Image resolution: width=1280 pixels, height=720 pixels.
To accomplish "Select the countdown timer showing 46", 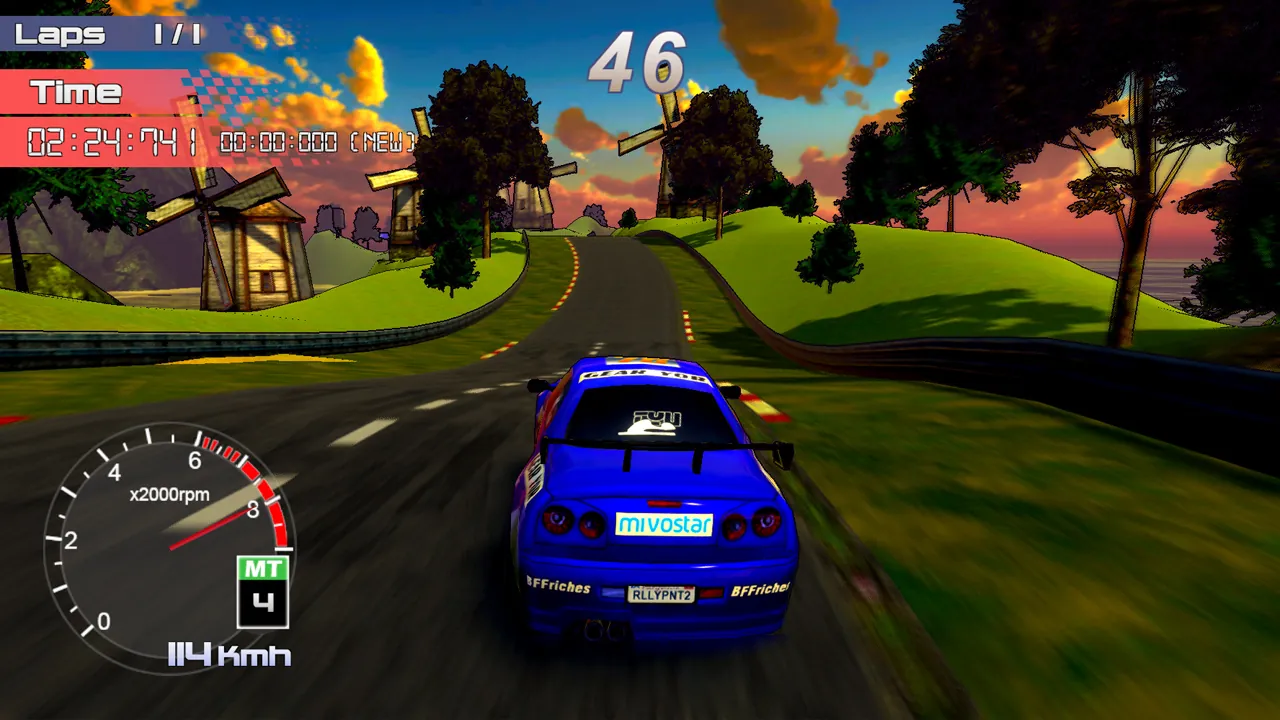I will (640, 62).
